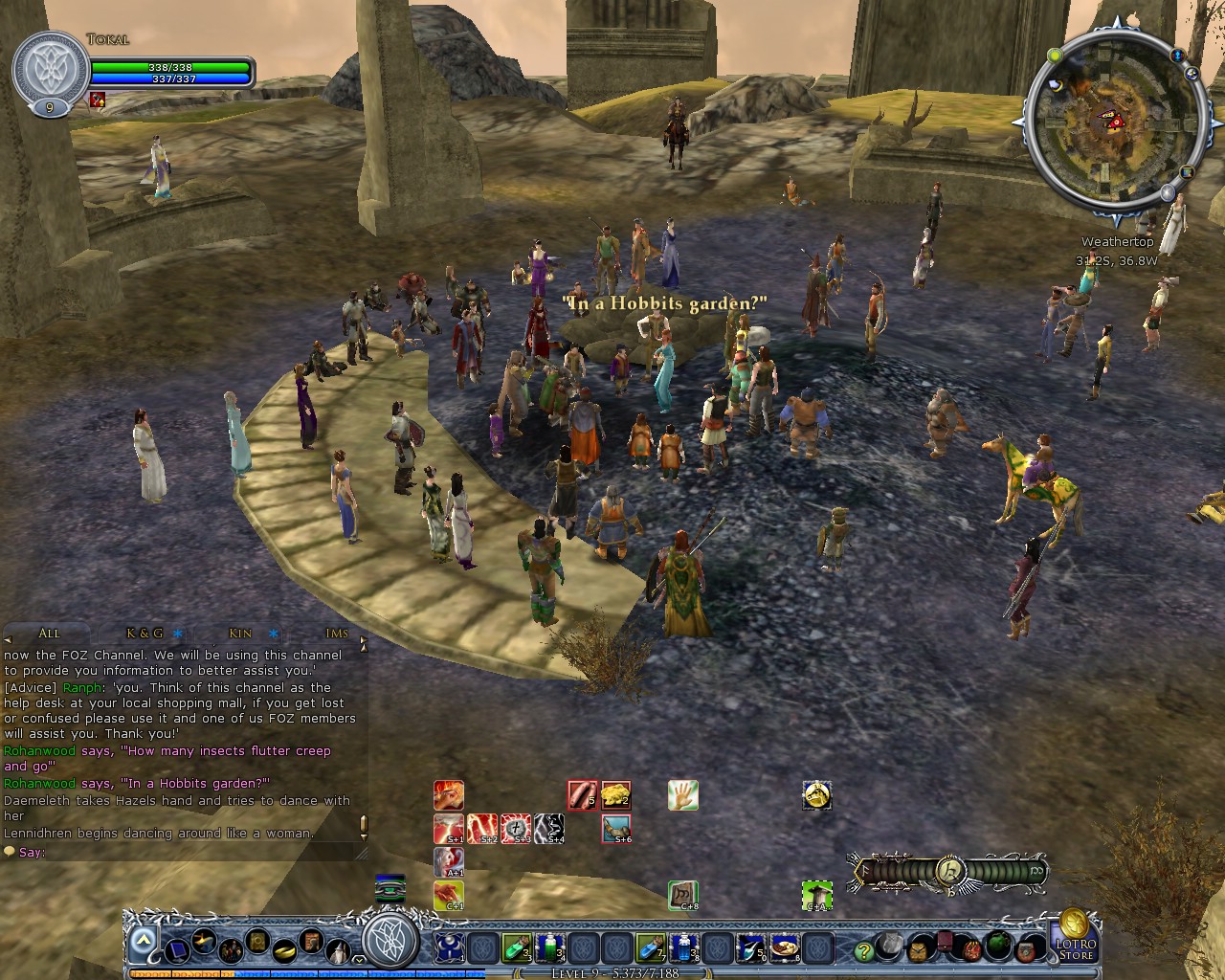Switch to the All chat tab
The width and height of the screenshot is (1225, 980).
point(49,634)
